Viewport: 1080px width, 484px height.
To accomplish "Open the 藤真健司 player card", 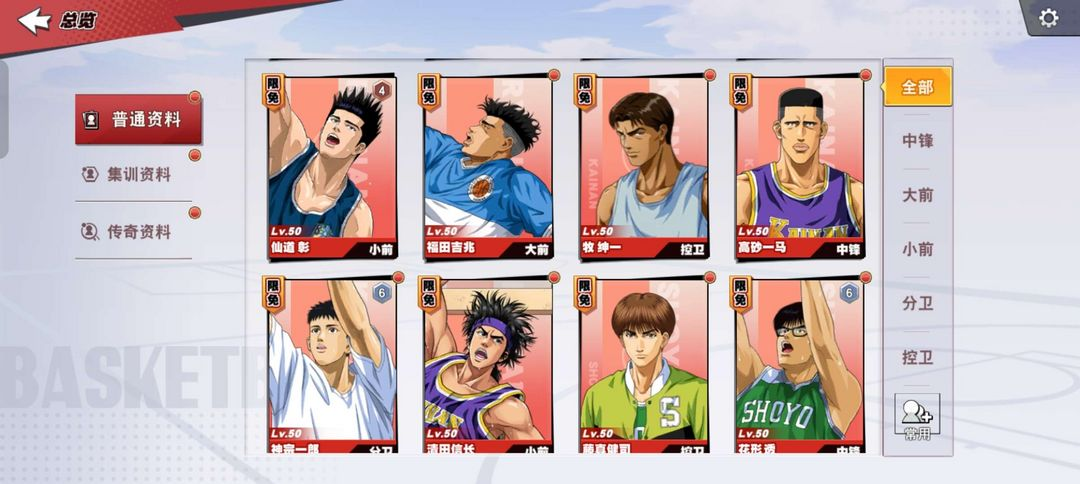I will click(643, 365).
